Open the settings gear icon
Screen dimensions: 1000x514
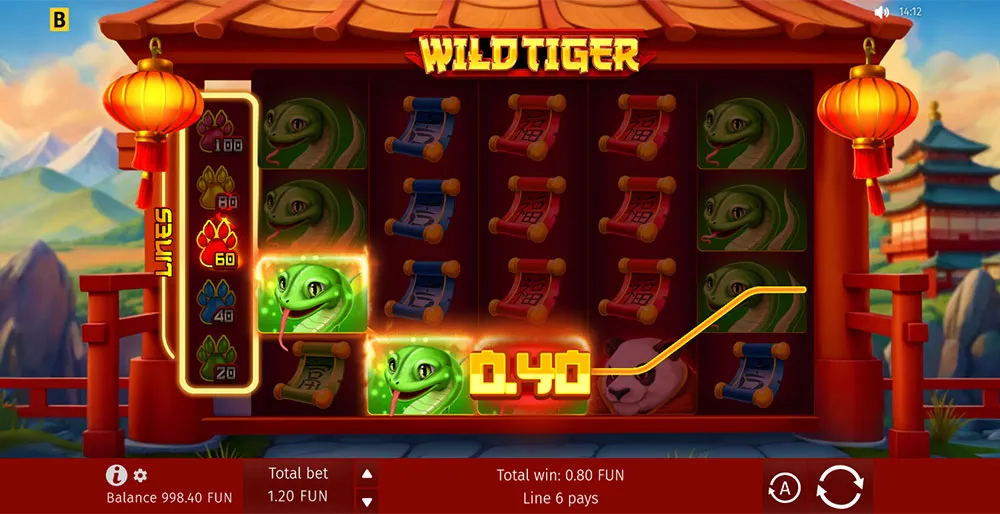pos(140,476)
